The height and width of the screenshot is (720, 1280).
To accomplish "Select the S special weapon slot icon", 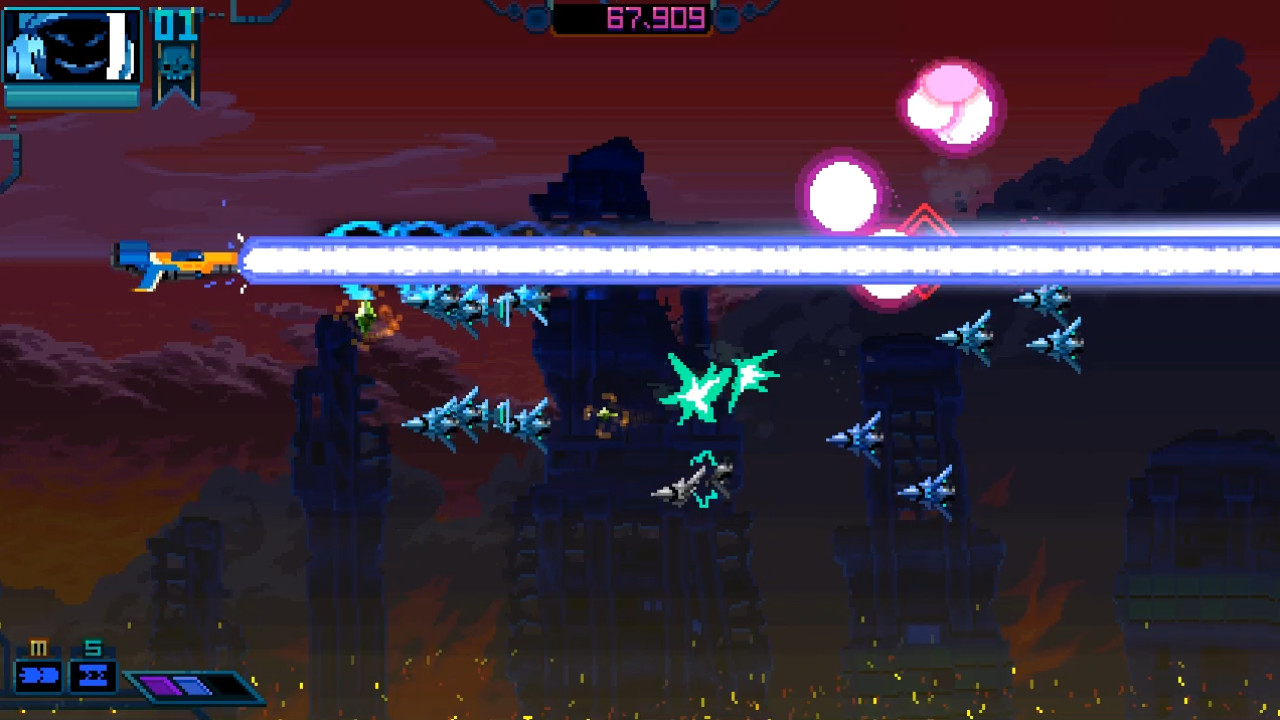I will tap(93, 675).
